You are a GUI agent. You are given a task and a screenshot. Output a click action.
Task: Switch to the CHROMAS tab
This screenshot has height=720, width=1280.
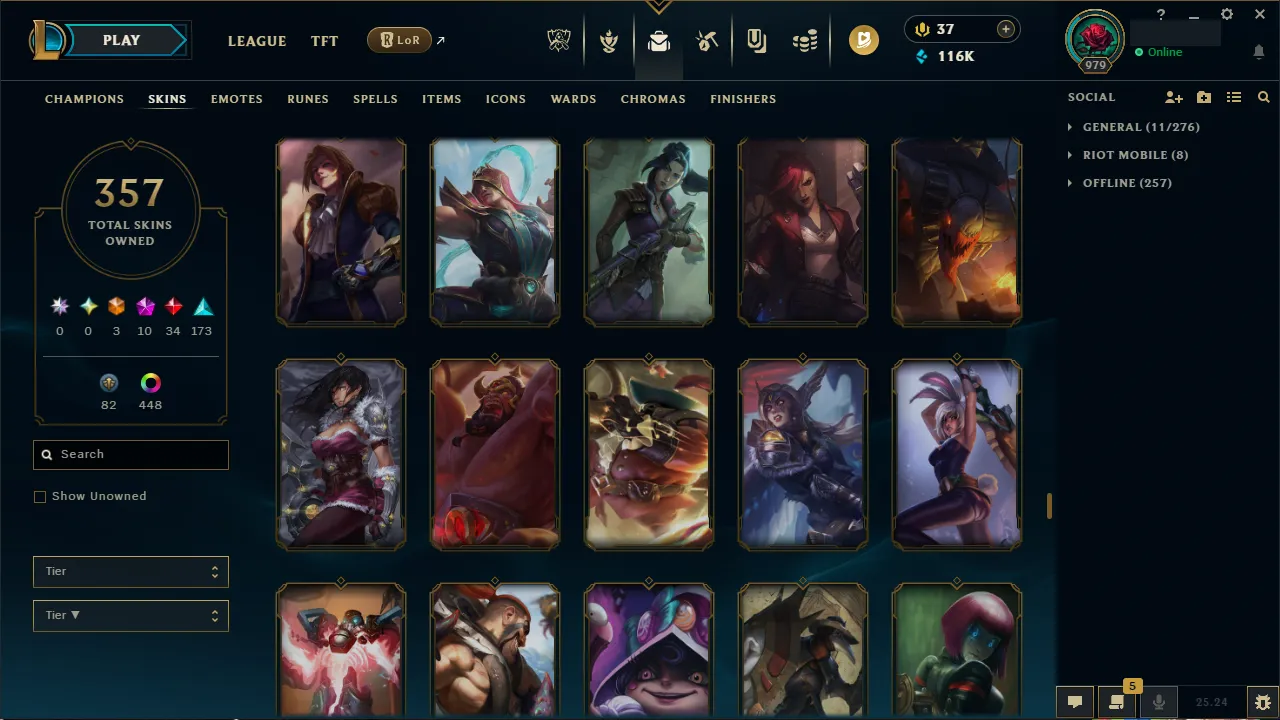653,99
